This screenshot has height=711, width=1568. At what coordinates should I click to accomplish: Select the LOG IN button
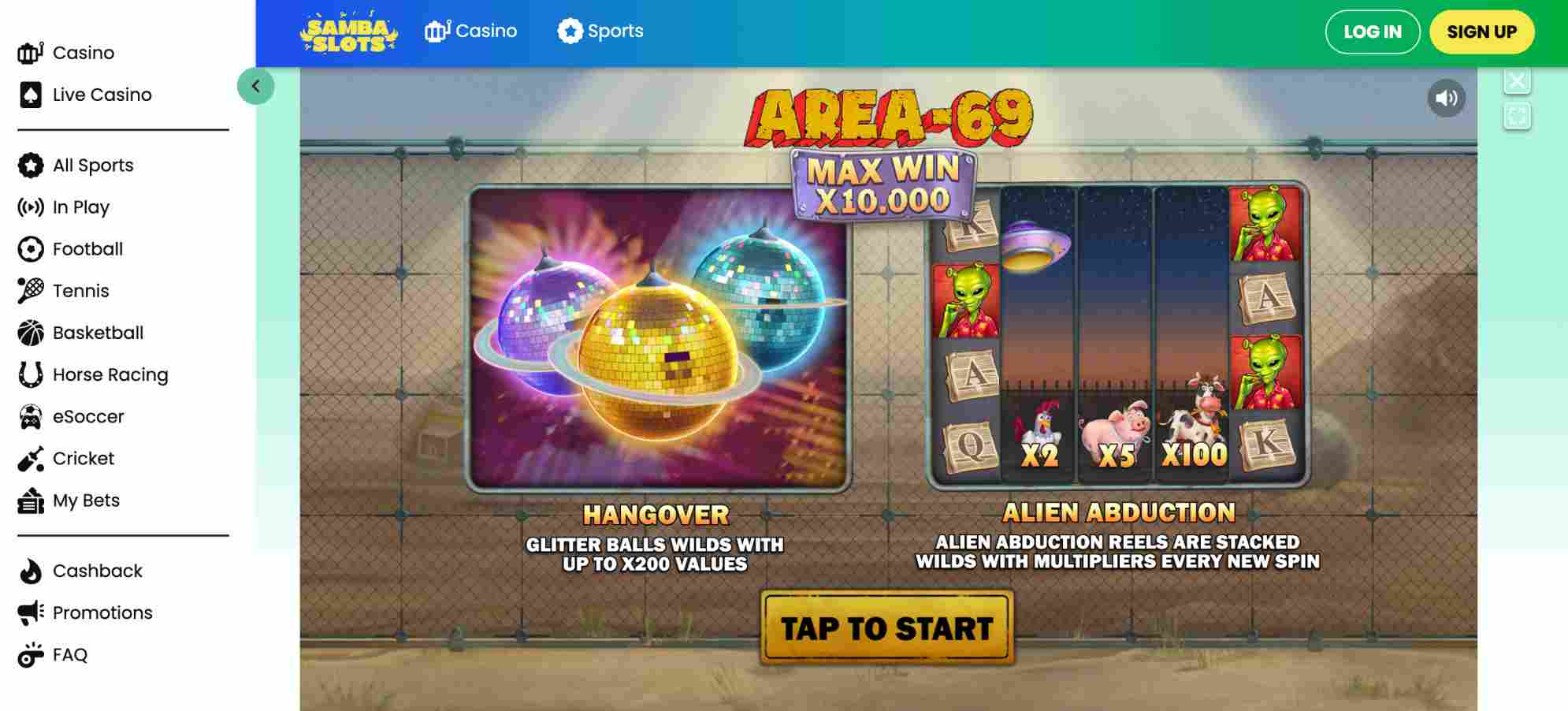click(x=1373, y=32)
